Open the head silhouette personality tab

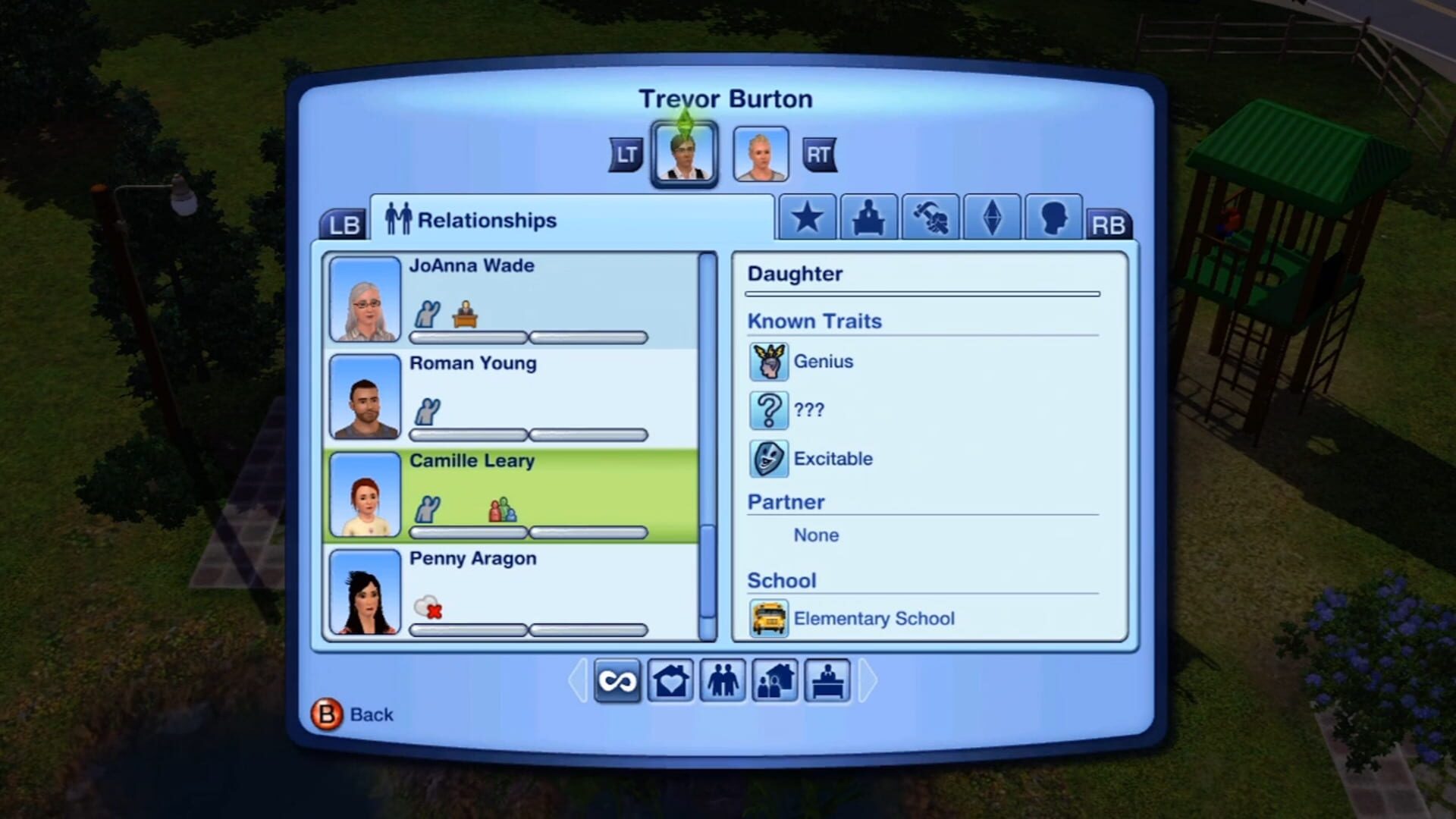click(1053, 218)
